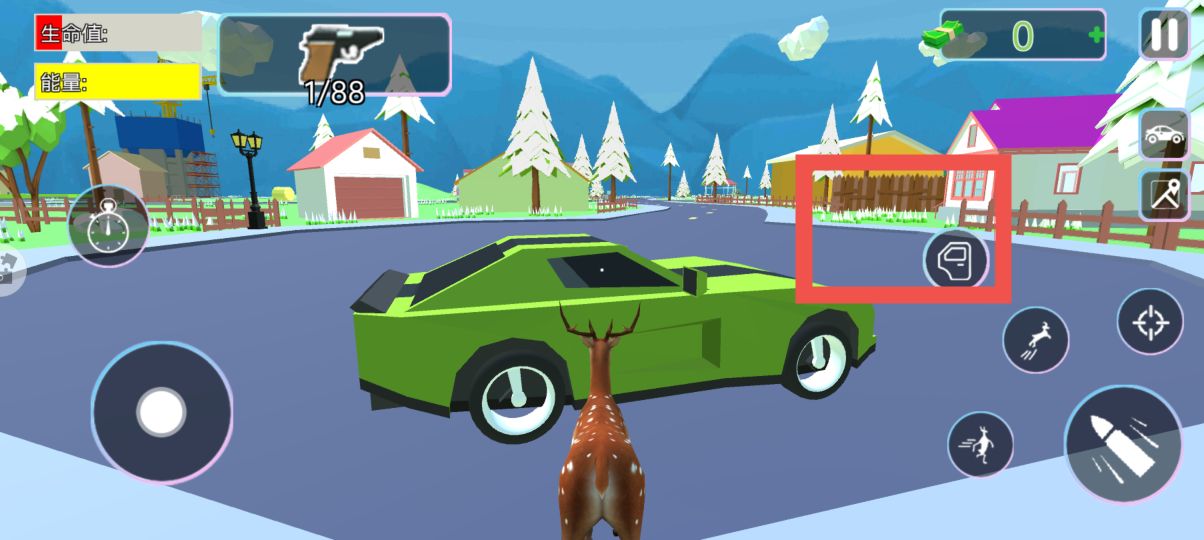The width and height of the screenshot is (1204, 540).
Task: Pause the game
Action: 1164,35
